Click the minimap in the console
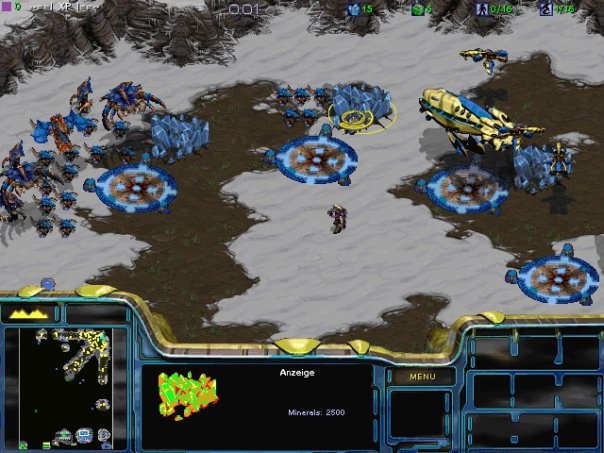The width and height of the screenshot is (604, 453). (x=66, y=387)
